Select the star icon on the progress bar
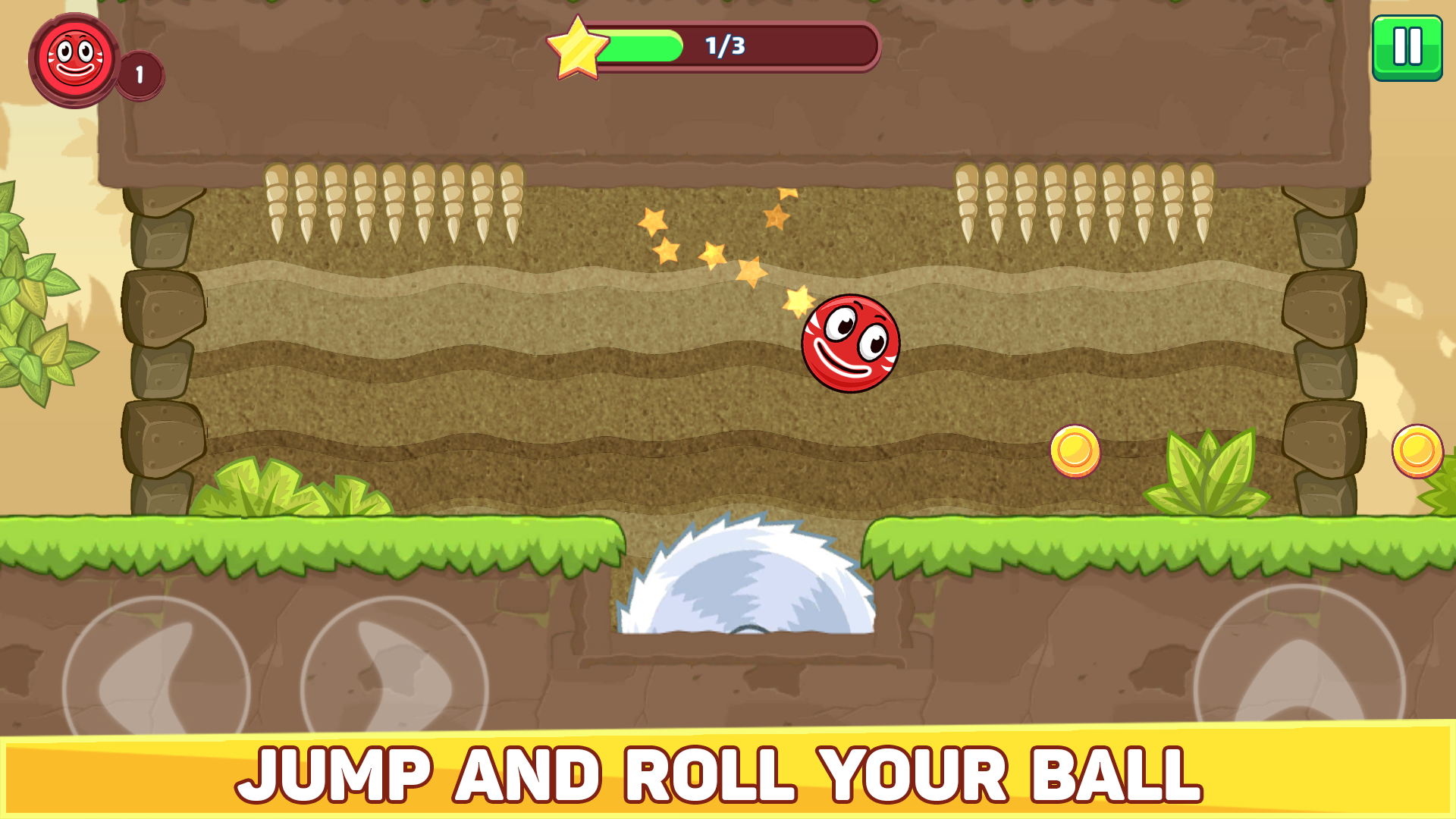 [578, 45]
